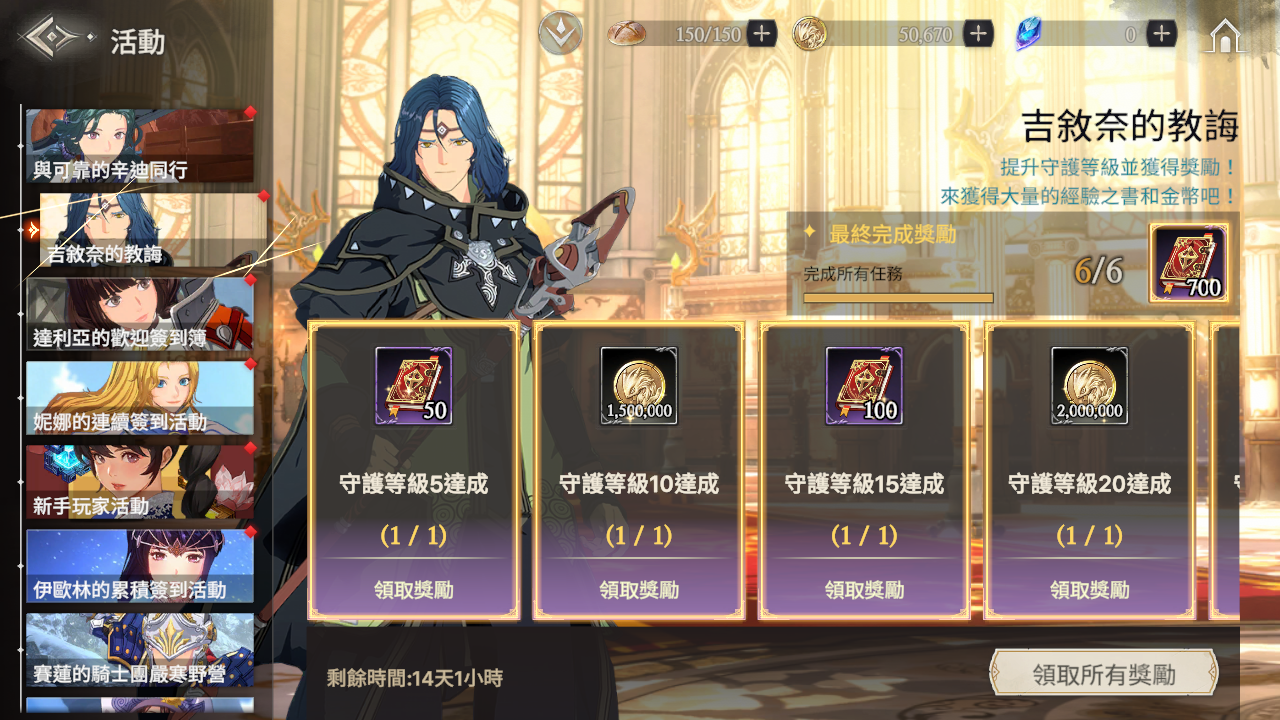1280x720 pixels.
Task: Open 賽蓮的騎士團嚴寒野營 event
Action: point(139,651)
